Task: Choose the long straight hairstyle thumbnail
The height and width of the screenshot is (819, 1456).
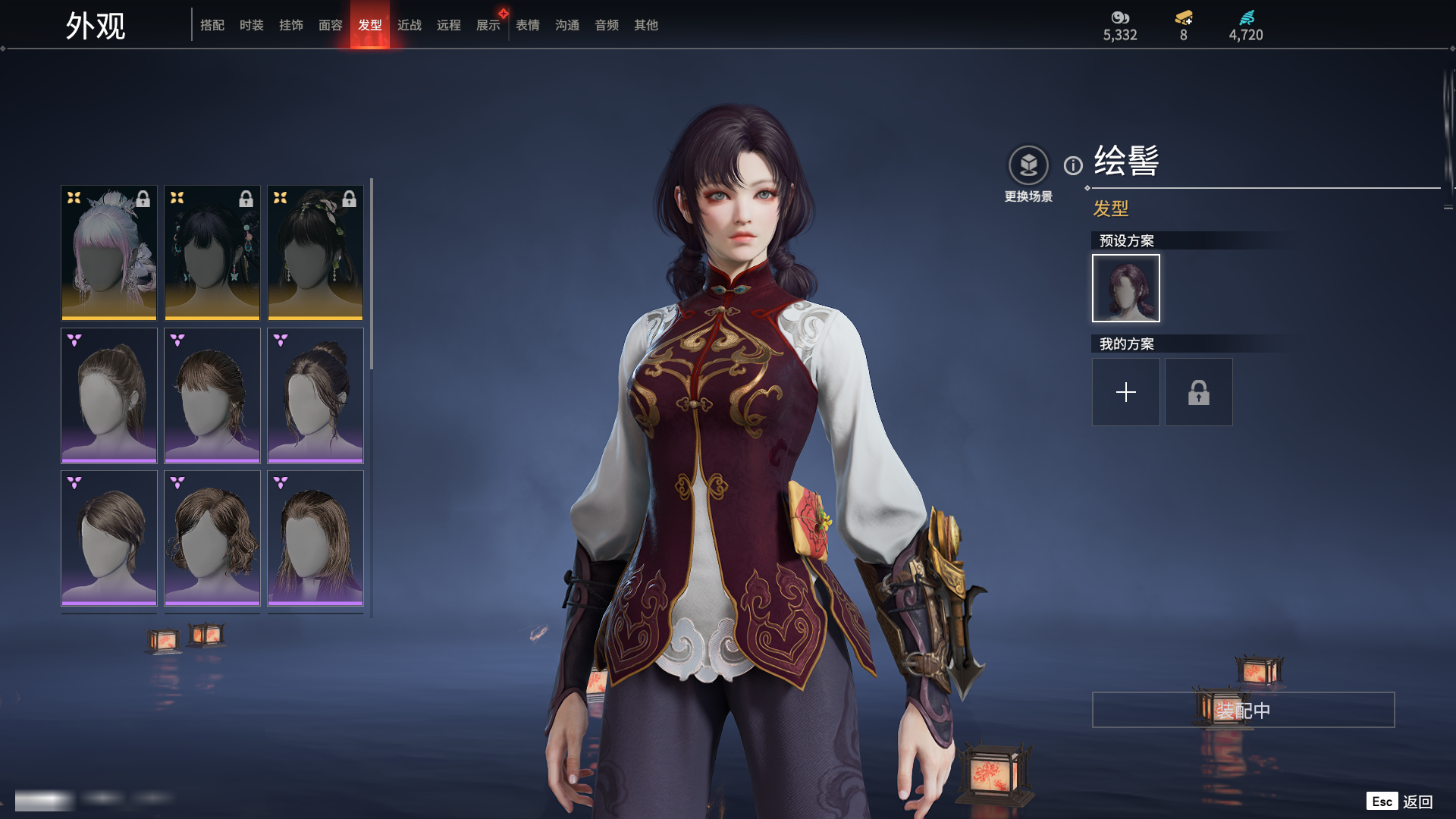Action: click(x=315, y=538)
